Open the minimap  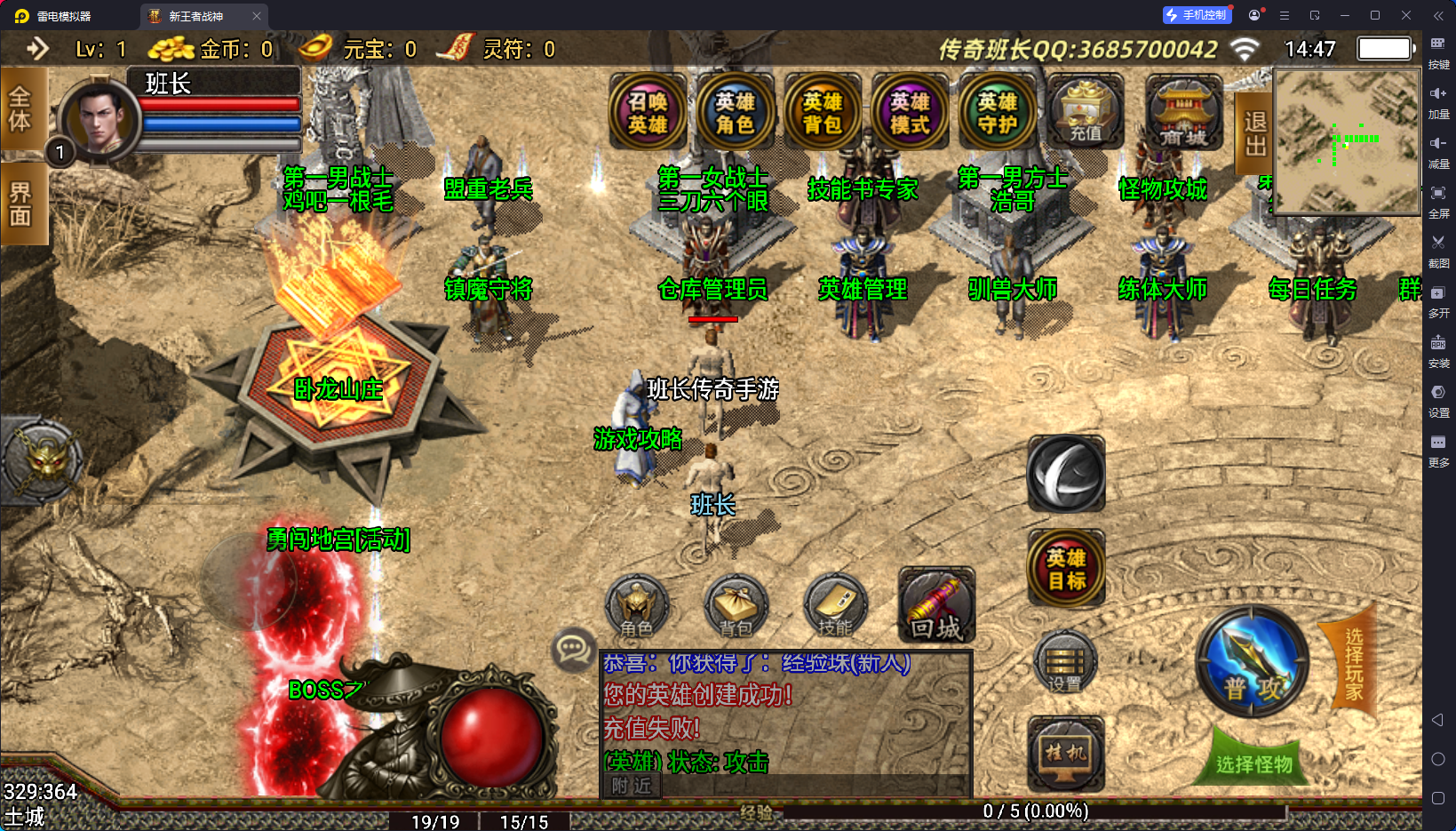1347,142
